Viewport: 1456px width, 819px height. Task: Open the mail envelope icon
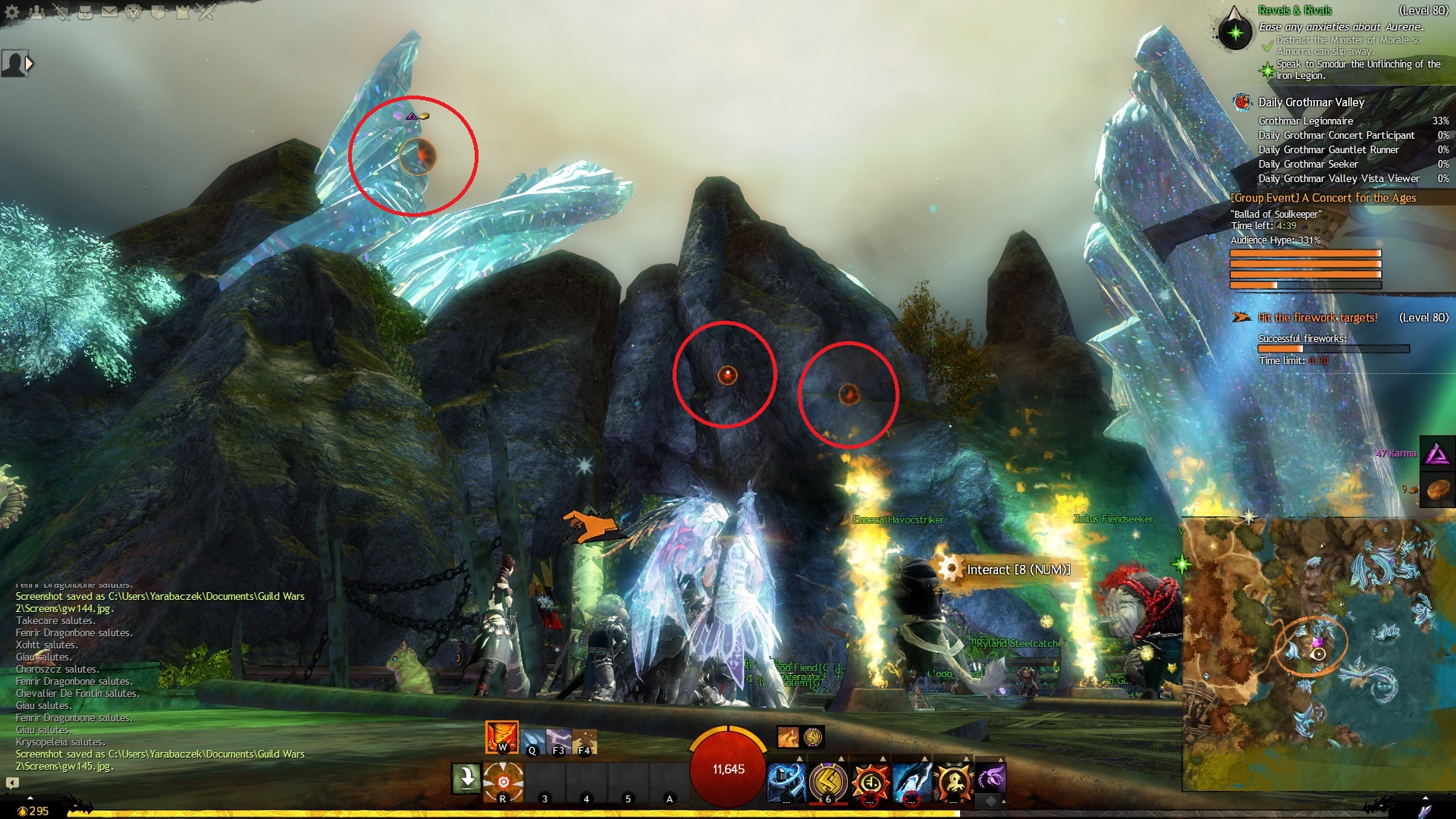(109, 12)
